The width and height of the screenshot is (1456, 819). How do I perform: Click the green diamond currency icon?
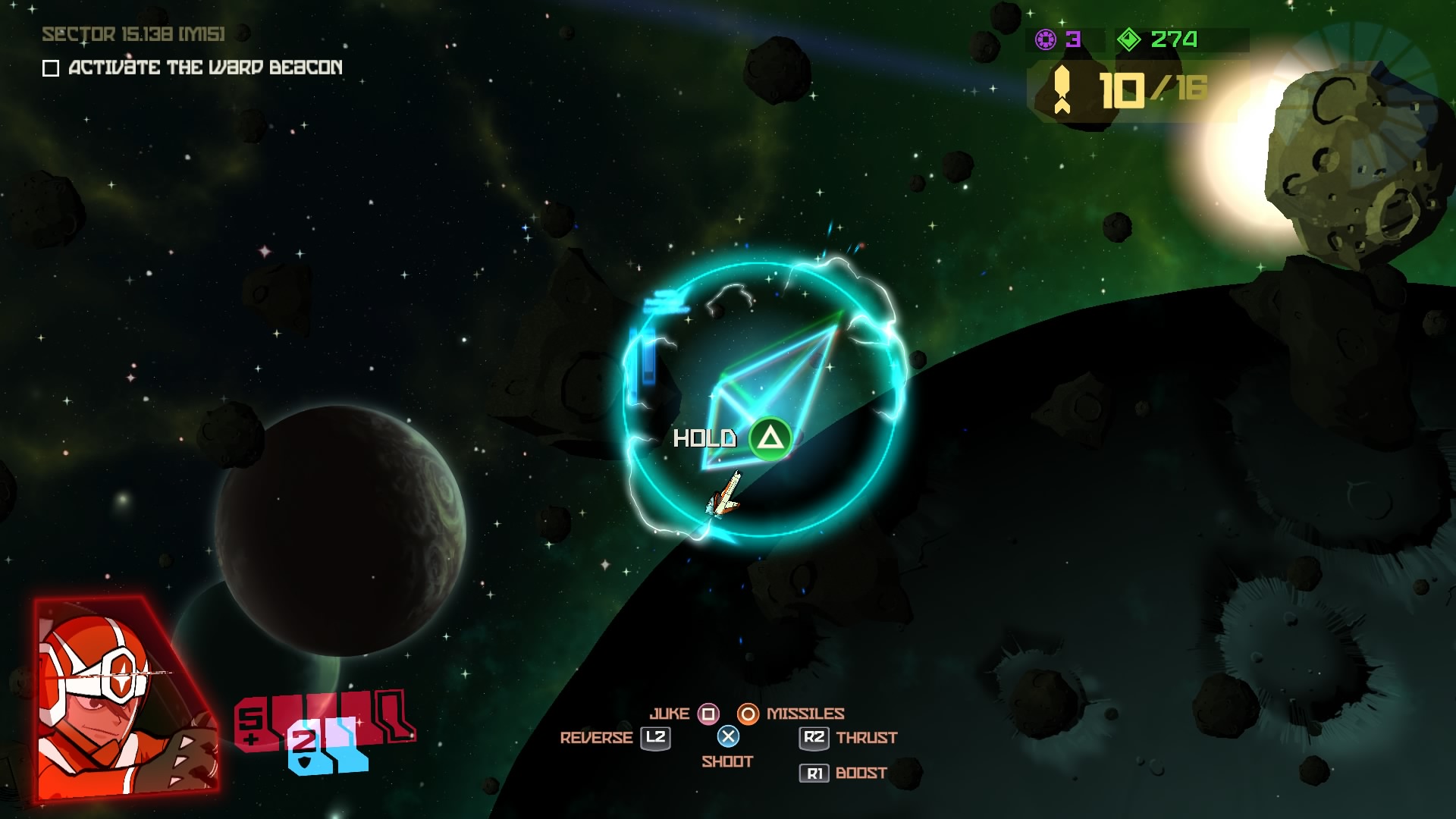(1128, 39)
